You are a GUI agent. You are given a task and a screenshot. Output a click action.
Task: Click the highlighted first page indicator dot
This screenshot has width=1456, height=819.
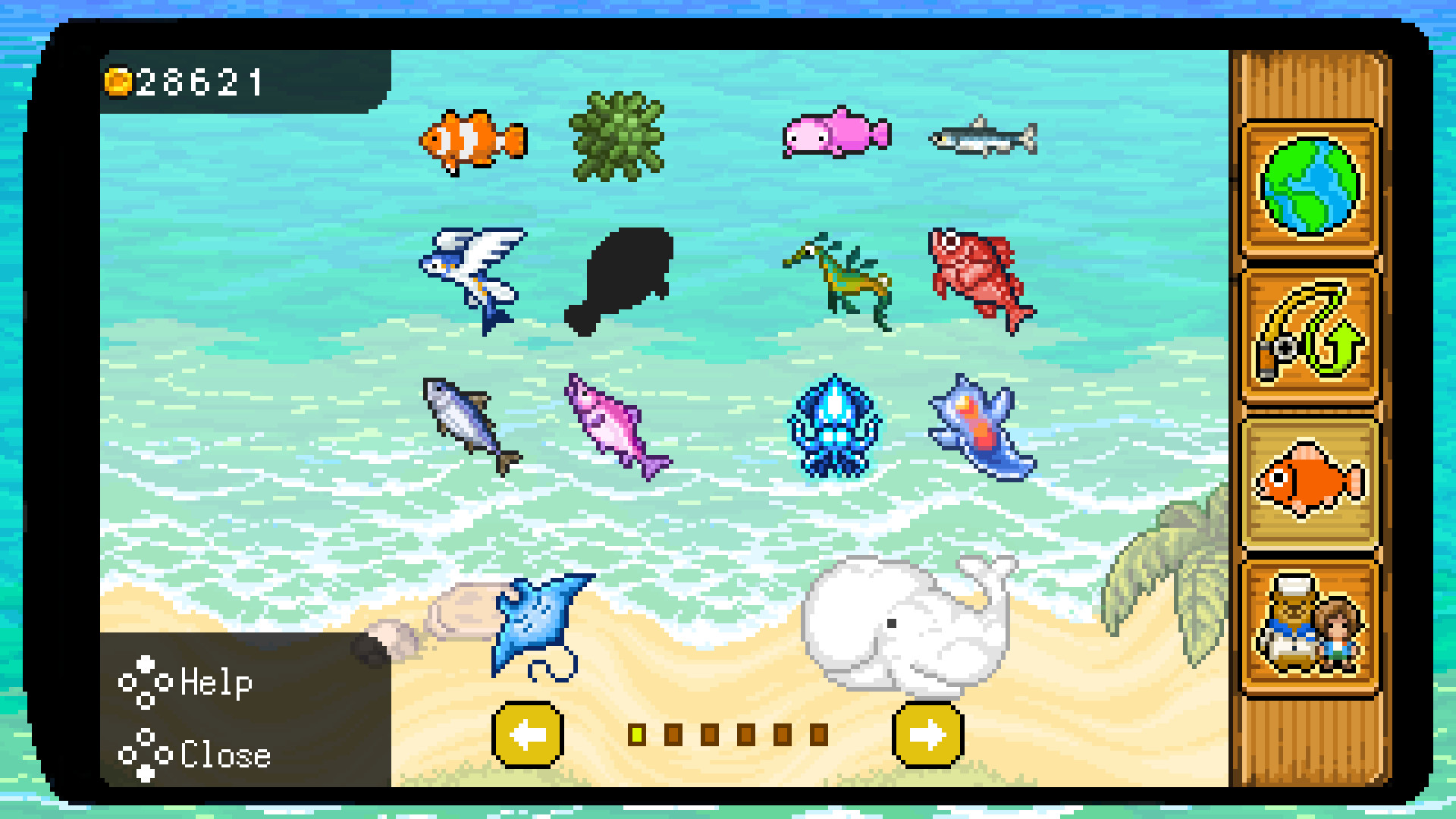pos(637,733)
